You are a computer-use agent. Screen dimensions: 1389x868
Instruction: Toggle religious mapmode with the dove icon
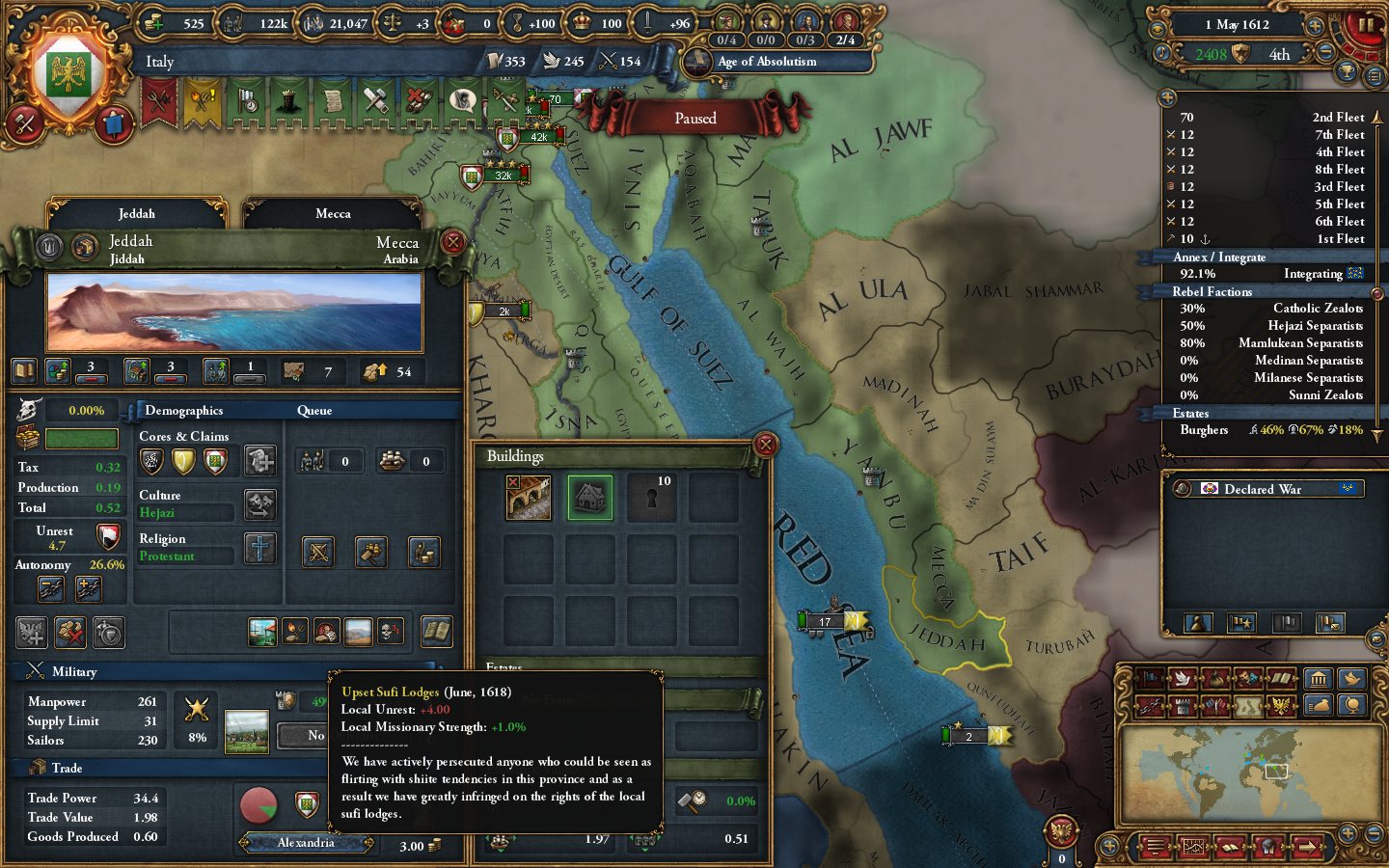click(1183, 678)
